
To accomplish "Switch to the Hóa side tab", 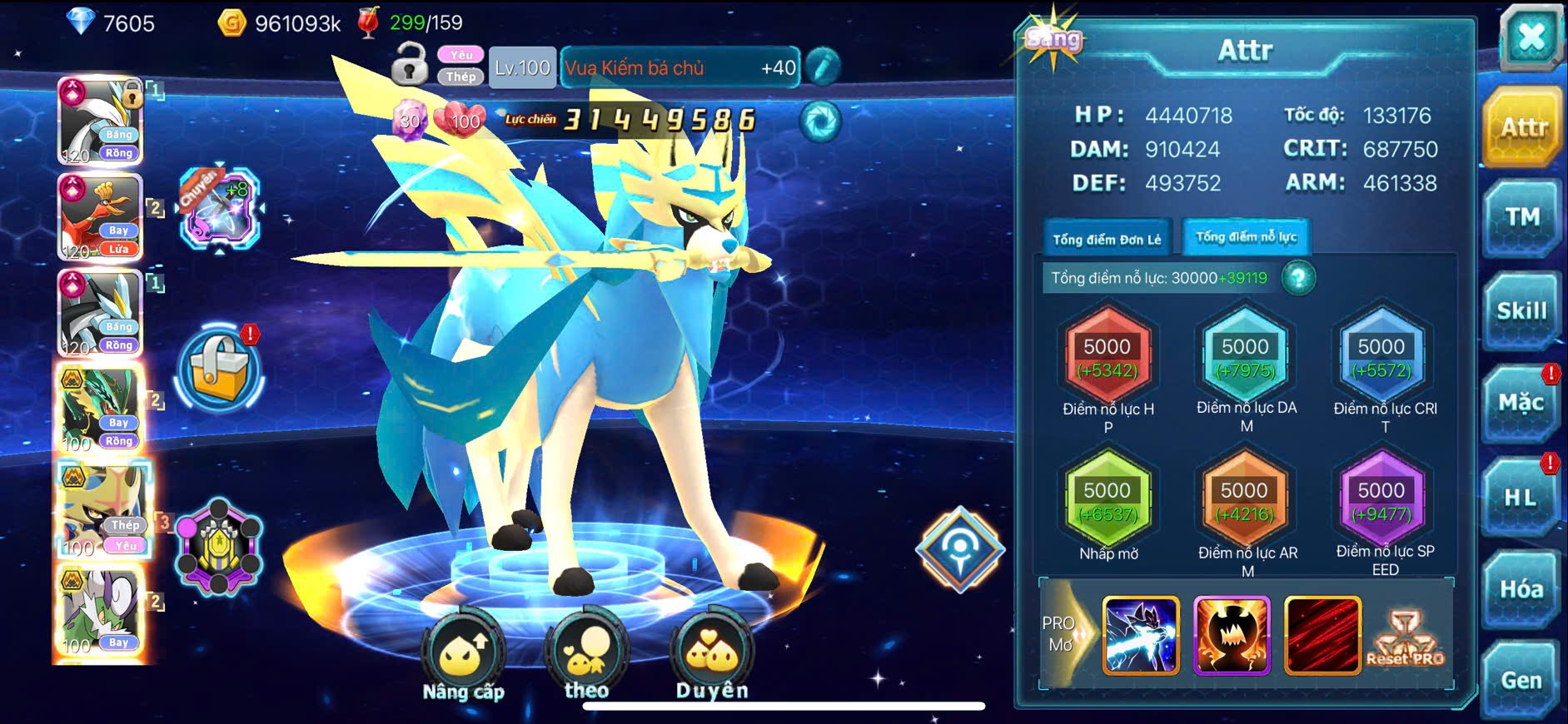I will [1521, 590].
